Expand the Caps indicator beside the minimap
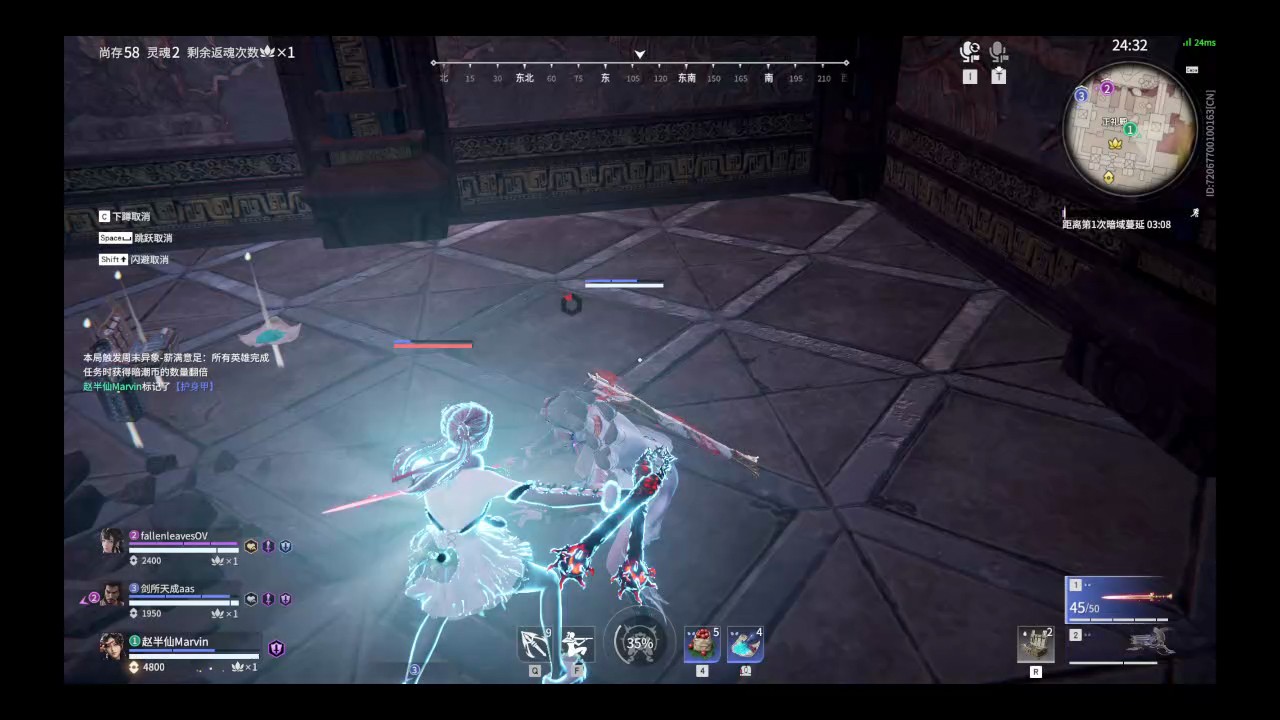This screenshot has width=1280, height=720. 1191,70
